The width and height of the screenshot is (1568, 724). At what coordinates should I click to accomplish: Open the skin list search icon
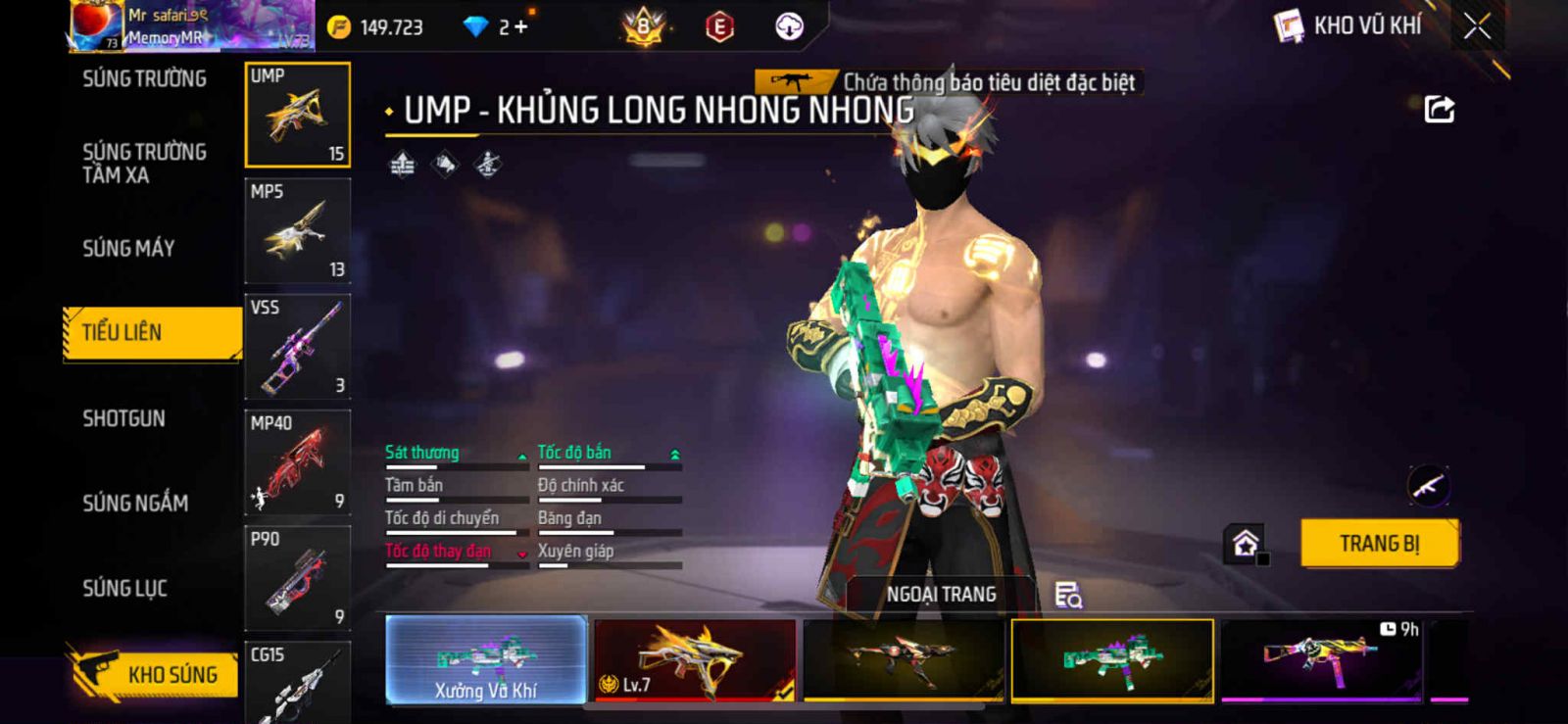(1067, 595)
